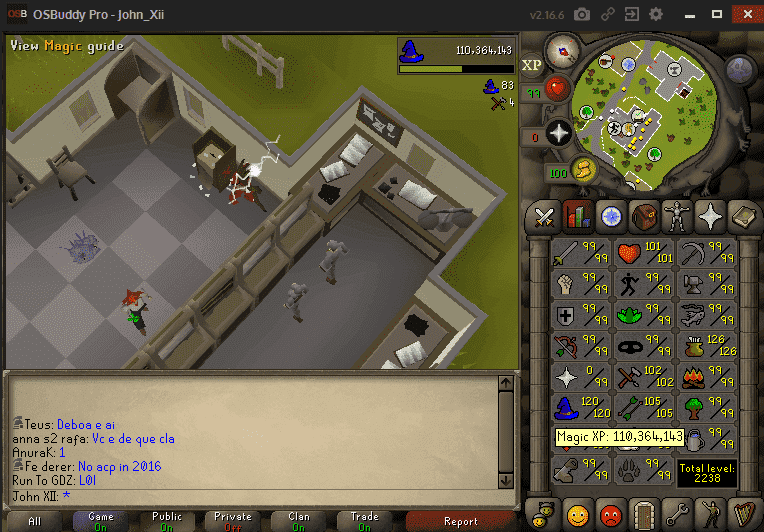The width and height of the screenshot is (764, 532).
Task: Activate quick prayers via the prayer orb
Action: 559,131
